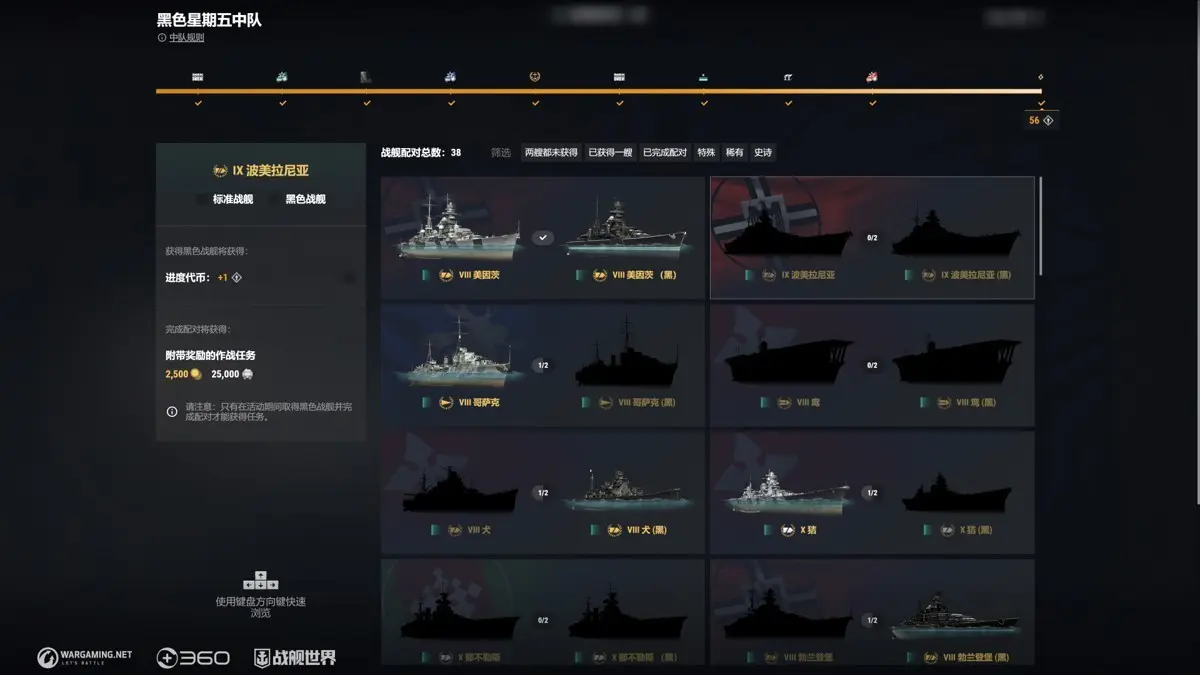Toggle the 特殊 rarity filter

click(x=706, y=152)
